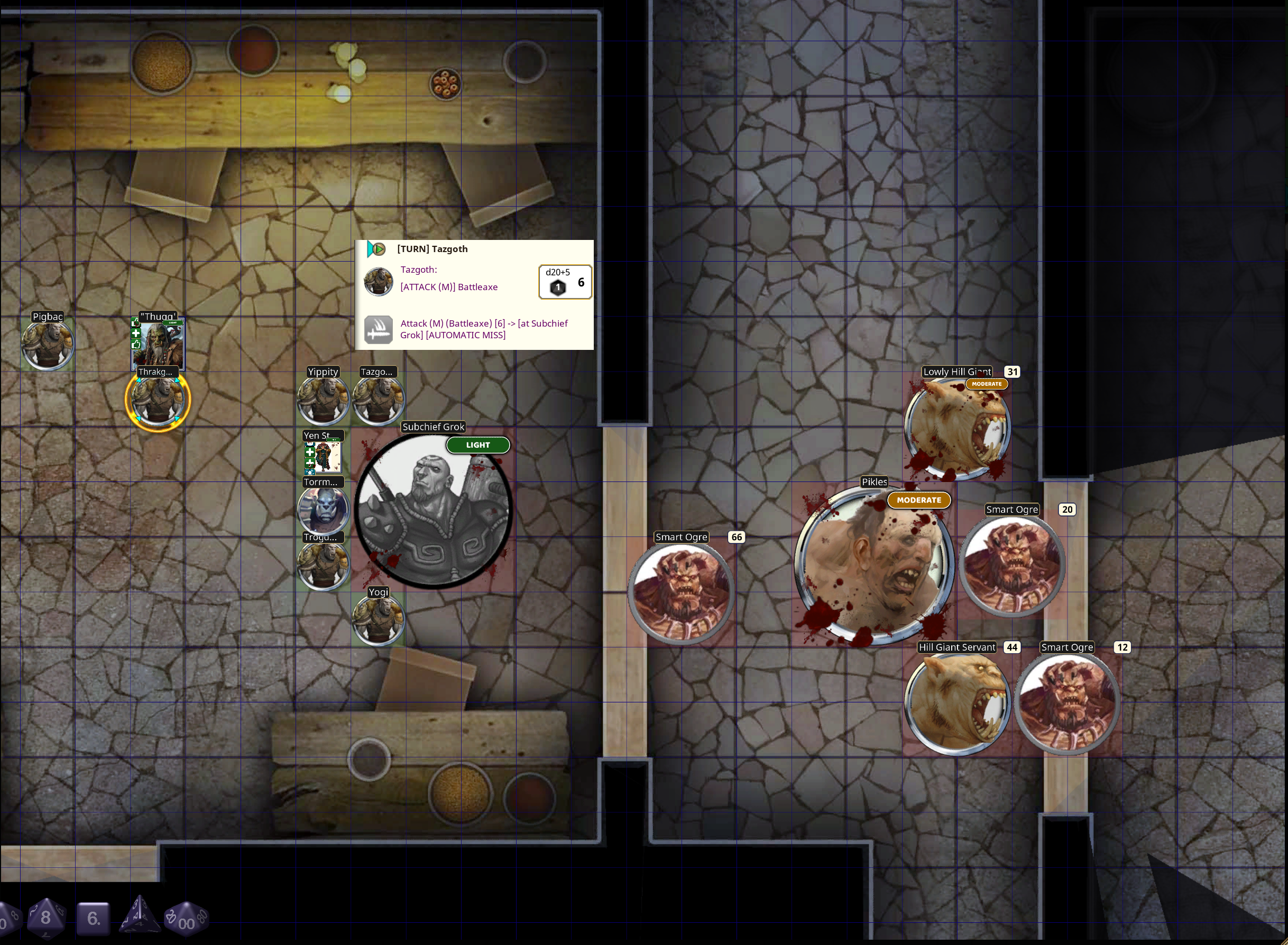The width and height of the screenshot is (1288, 945).
Task: Select the Smart Ogre numbered 12
Action: [1067, 703]
